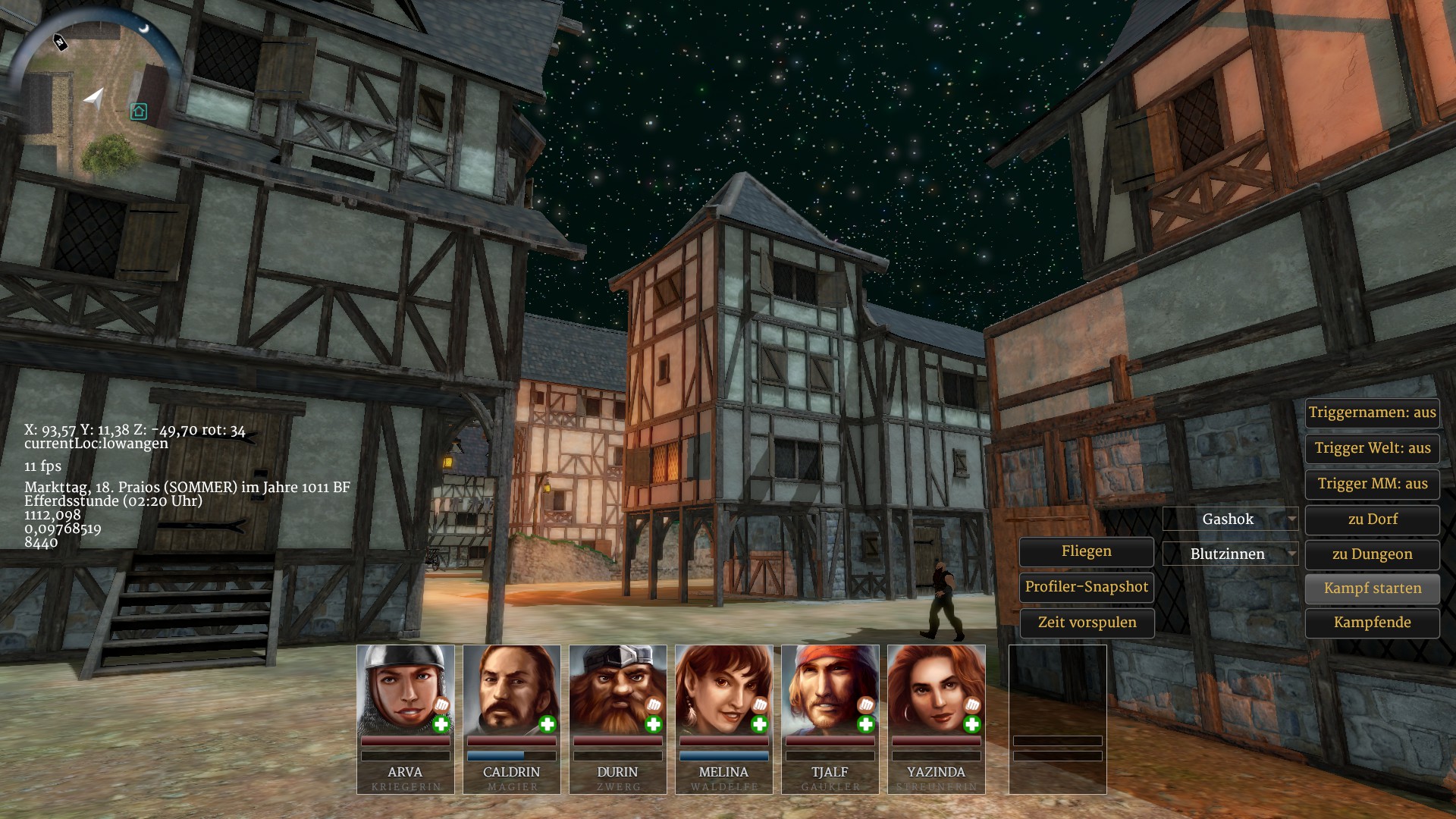Select Arva the Kriegerin portrait
The height and width of the screenshot is (819, 1456).
click(x=405, y=690)
